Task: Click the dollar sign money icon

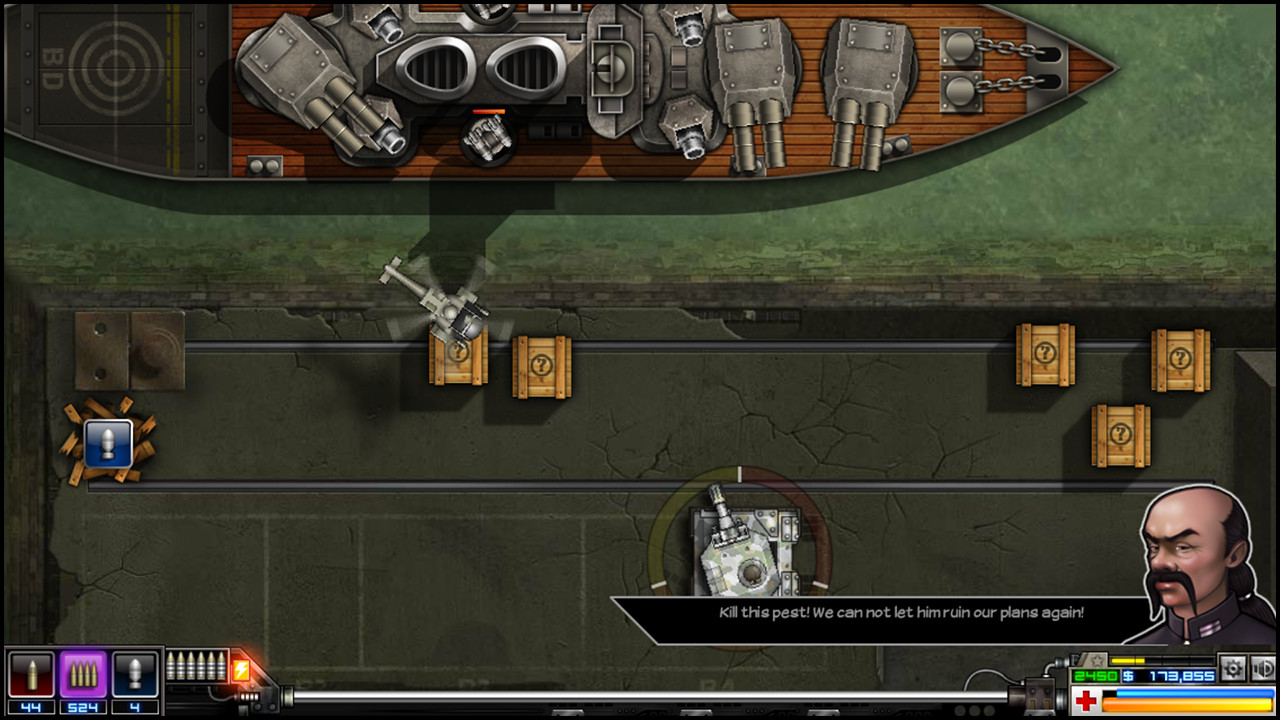Action: tap(1127, 674)
